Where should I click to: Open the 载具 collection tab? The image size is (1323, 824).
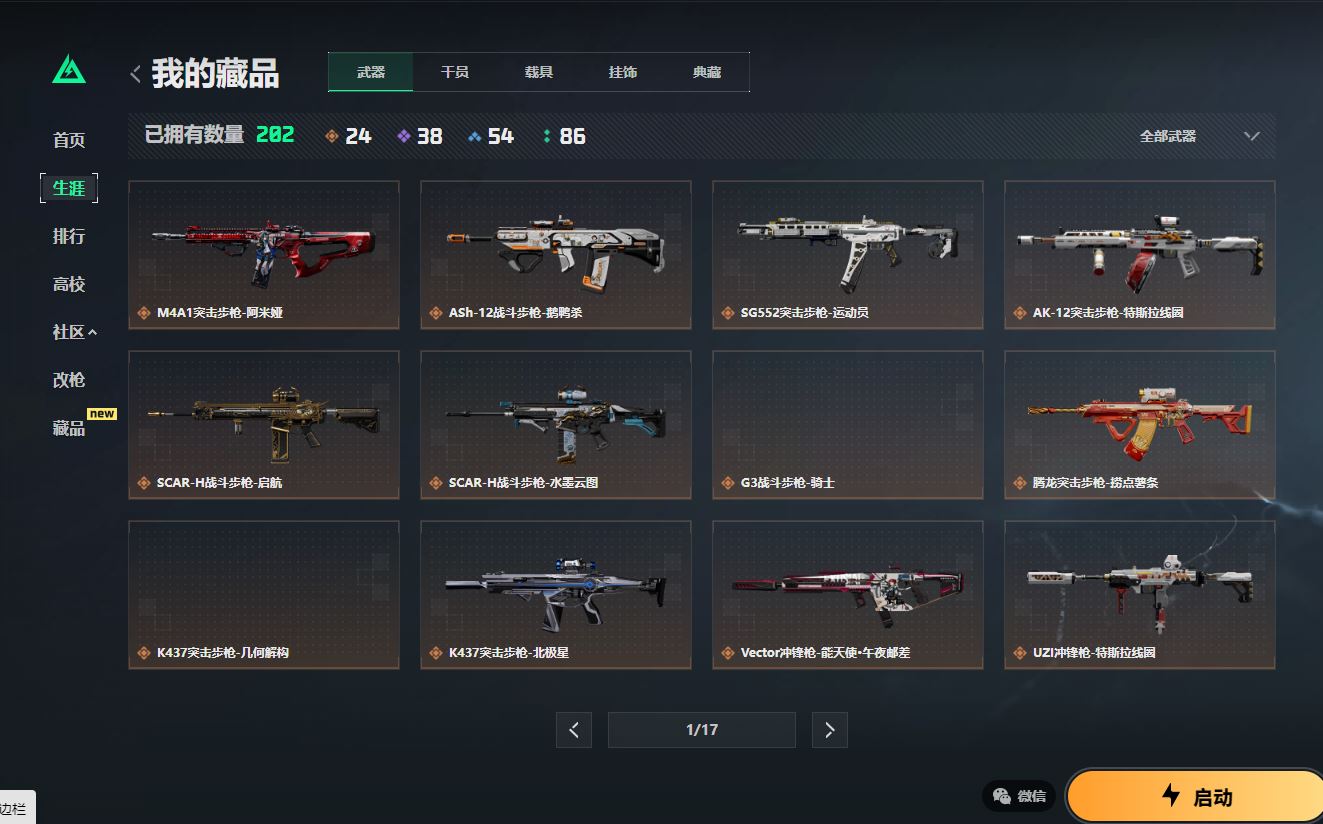point(539,72)
